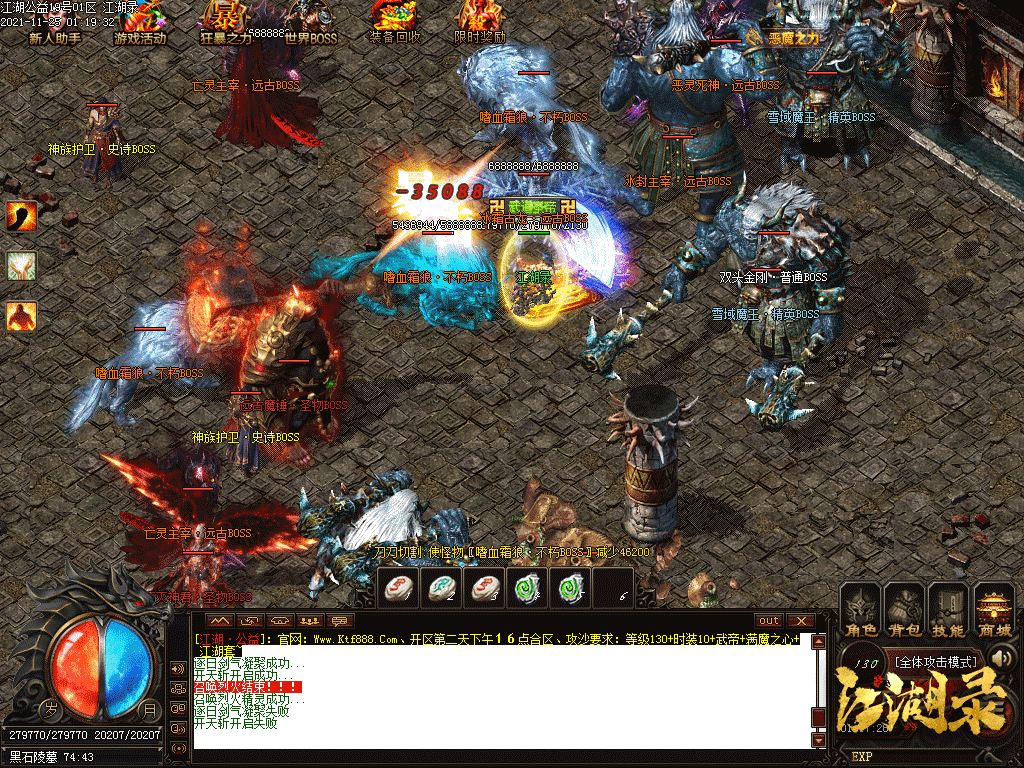The image size is (1024, 768).
Task: Open the 游戏活动 game events menu
Action: click(x=140, y=24)
